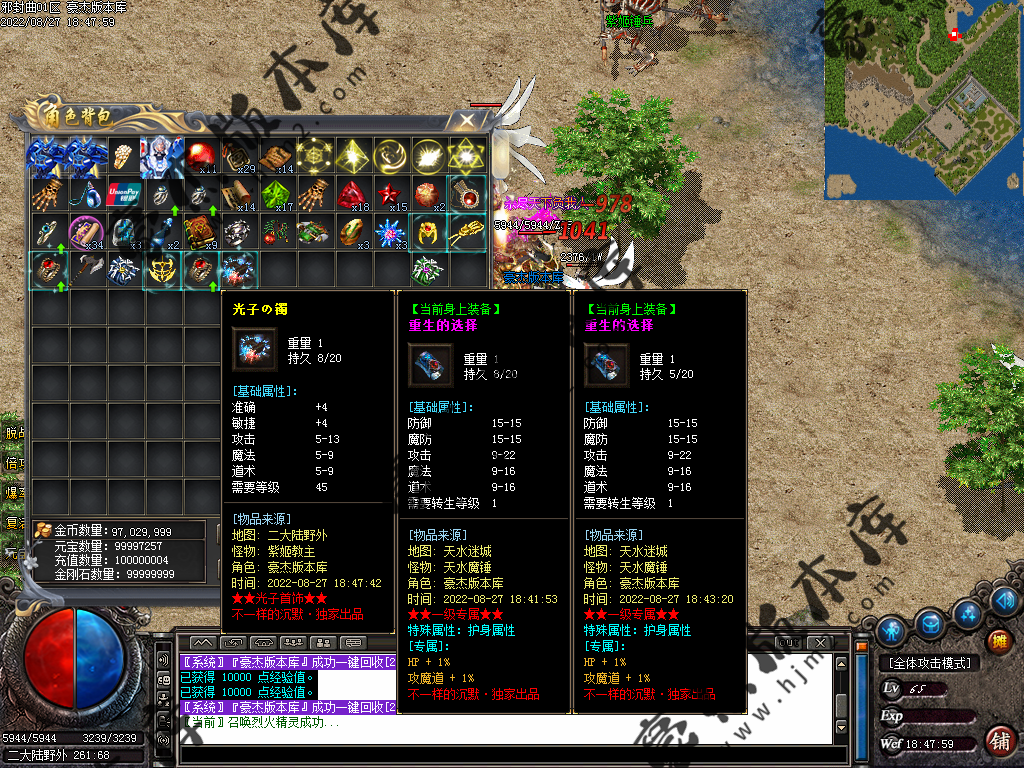Select the white-armored robot figure item

[x=163, y=156]
